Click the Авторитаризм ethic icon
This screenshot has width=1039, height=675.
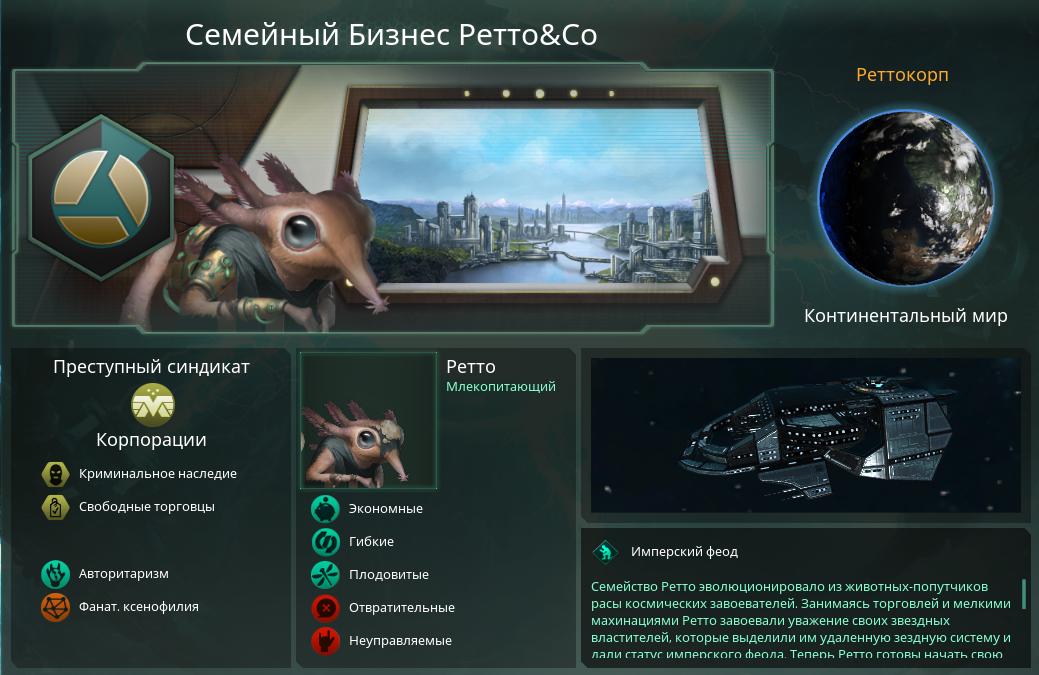(x=55, y=574)
